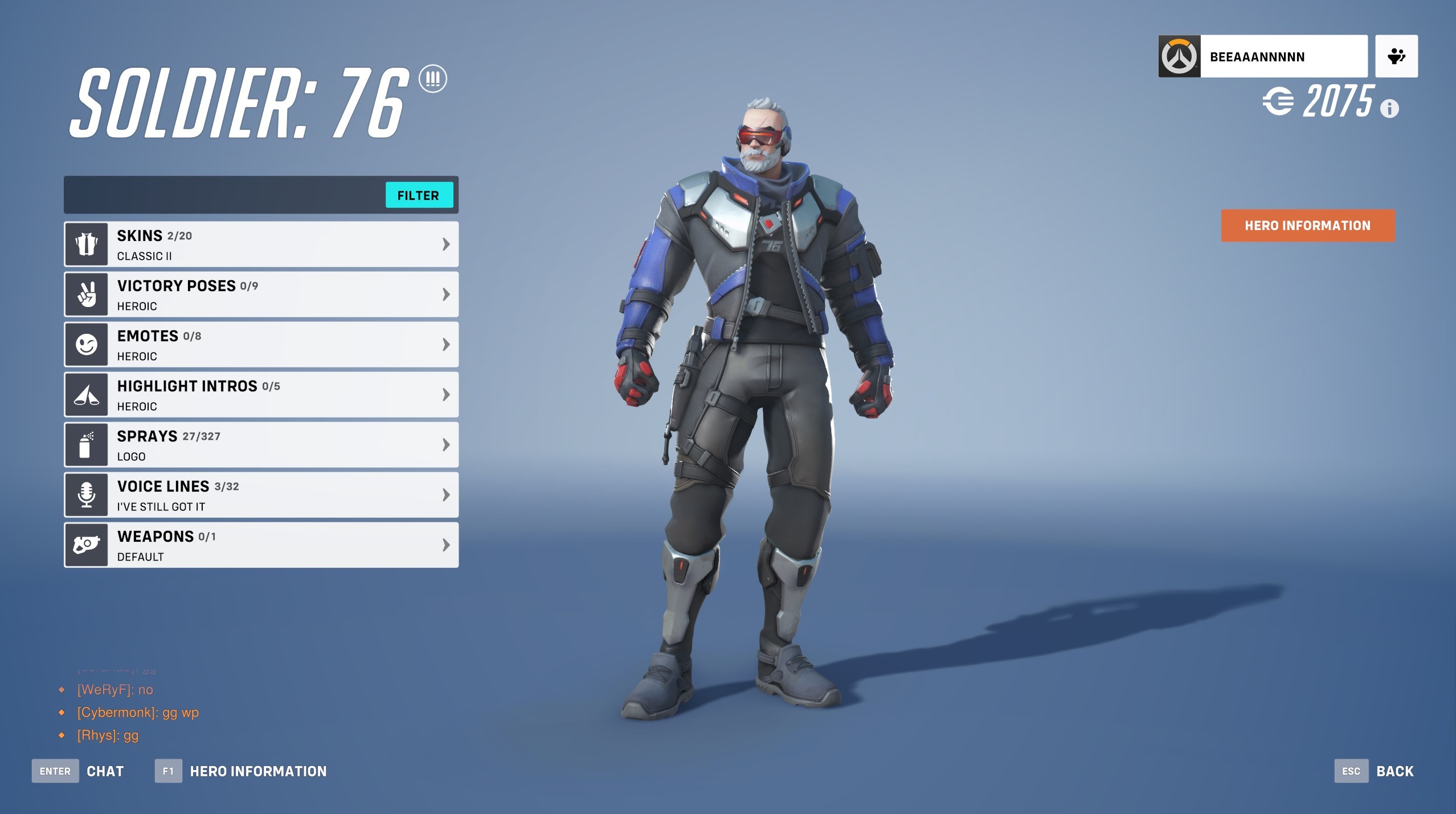The height and width of the screenshot is (814, 1456).
Task: Toggle the filter funnel near the player name
Action: click(x=1396, y=55)
